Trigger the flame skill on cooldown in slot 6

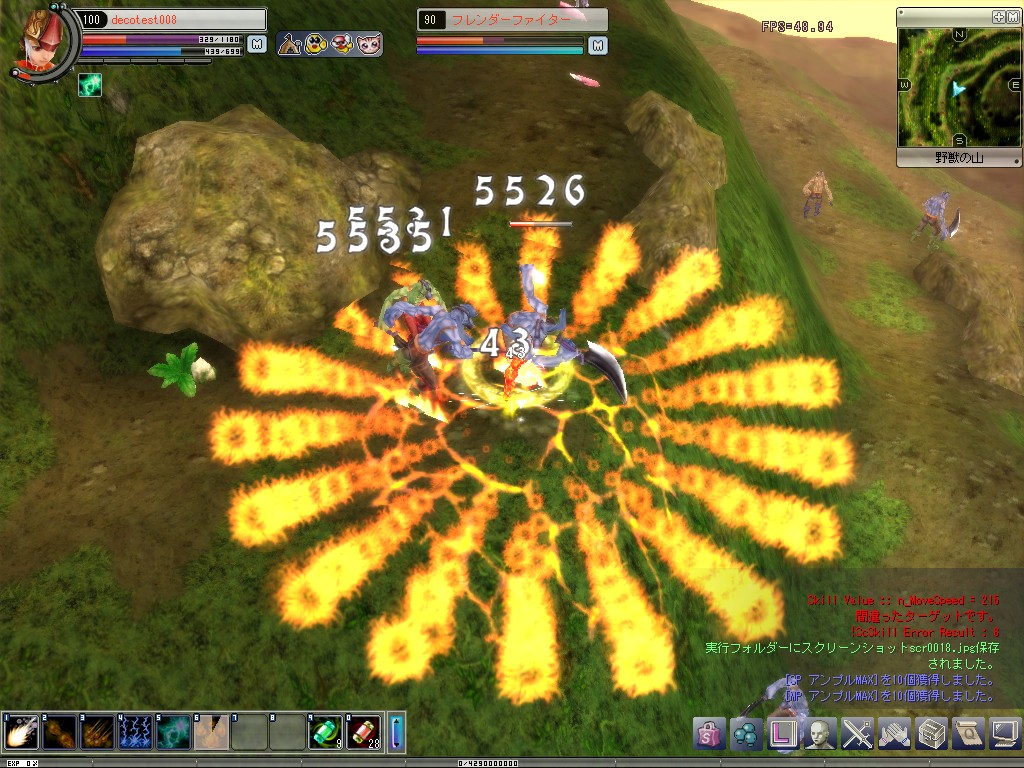[211, 732]
